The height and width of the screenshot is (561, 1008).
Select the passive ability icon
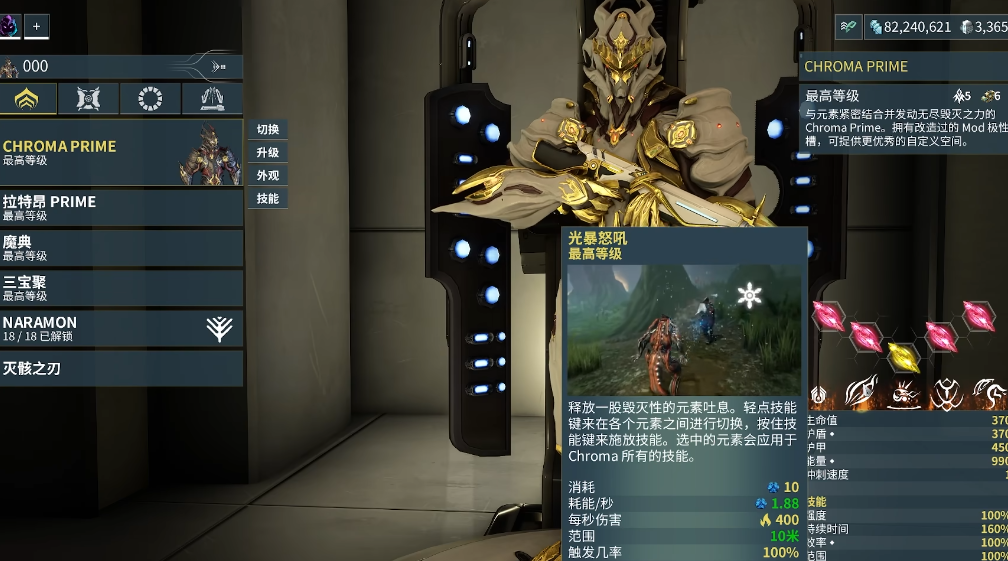[819, 395]
